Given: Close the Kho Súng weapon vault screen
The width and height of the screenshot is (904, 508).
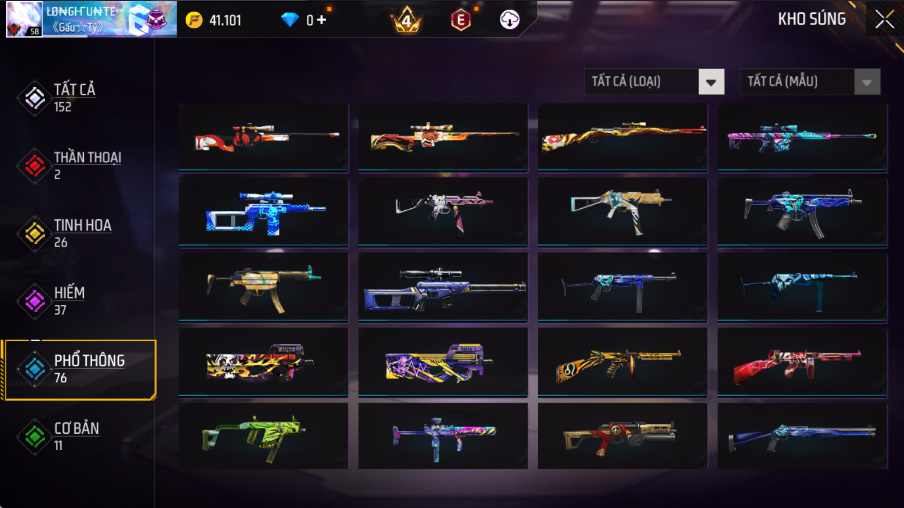Looking at the screenshot, I should (884, 19).
